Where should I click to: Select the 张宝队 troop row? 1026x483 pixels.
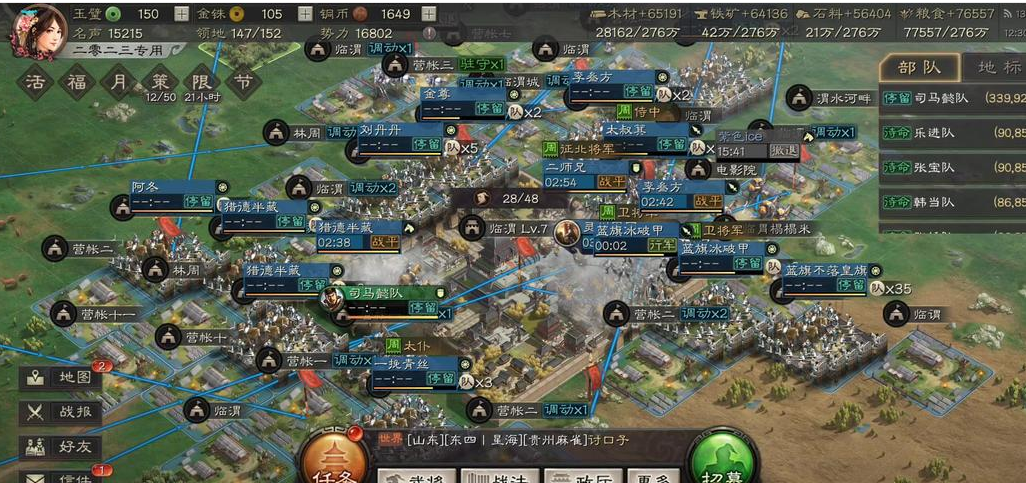tap(952, 167)
